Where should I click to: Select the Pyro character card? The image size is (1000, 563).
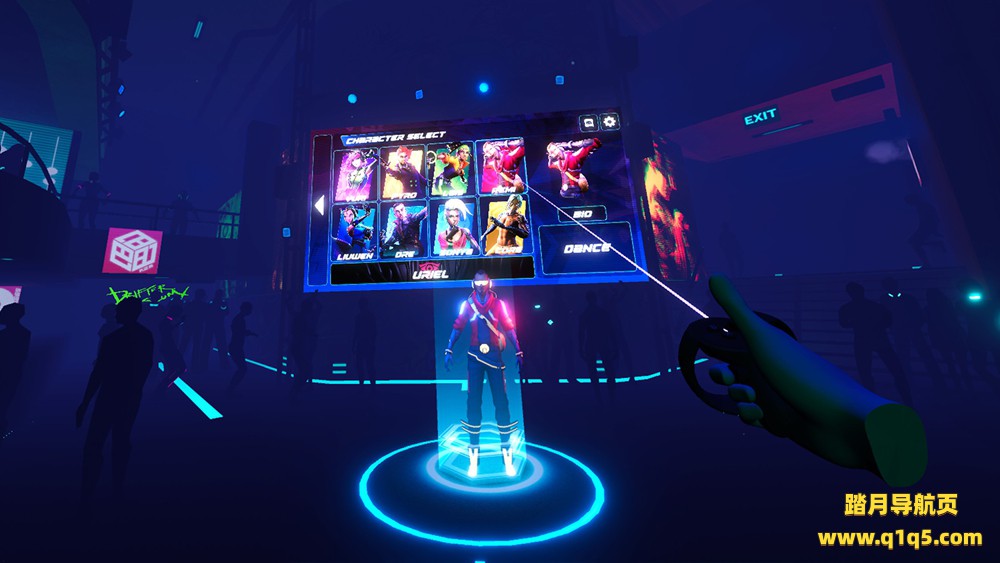402,172
